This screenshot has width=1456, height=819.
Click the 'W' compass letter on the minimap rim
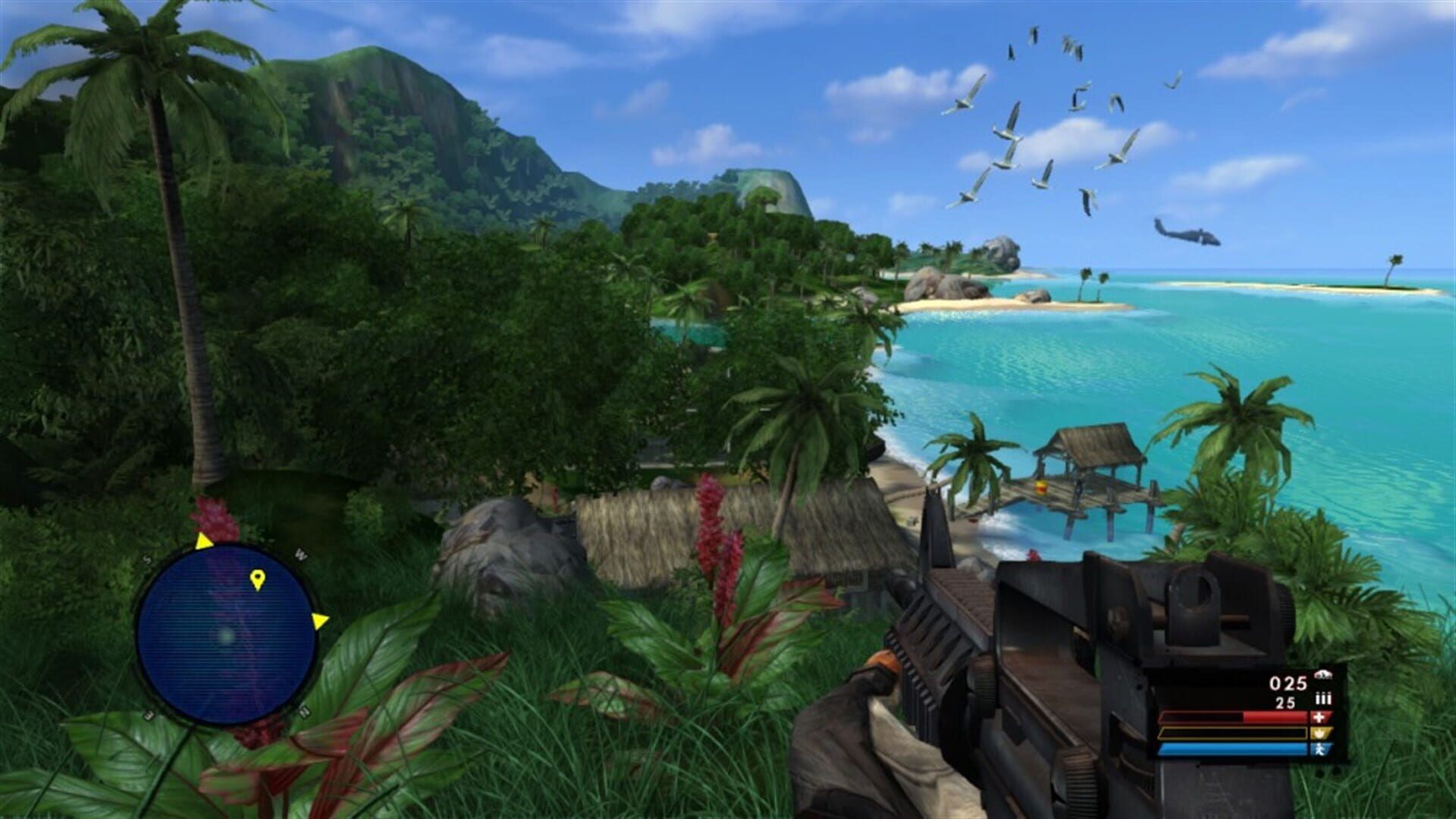click(x=300, y=554)
